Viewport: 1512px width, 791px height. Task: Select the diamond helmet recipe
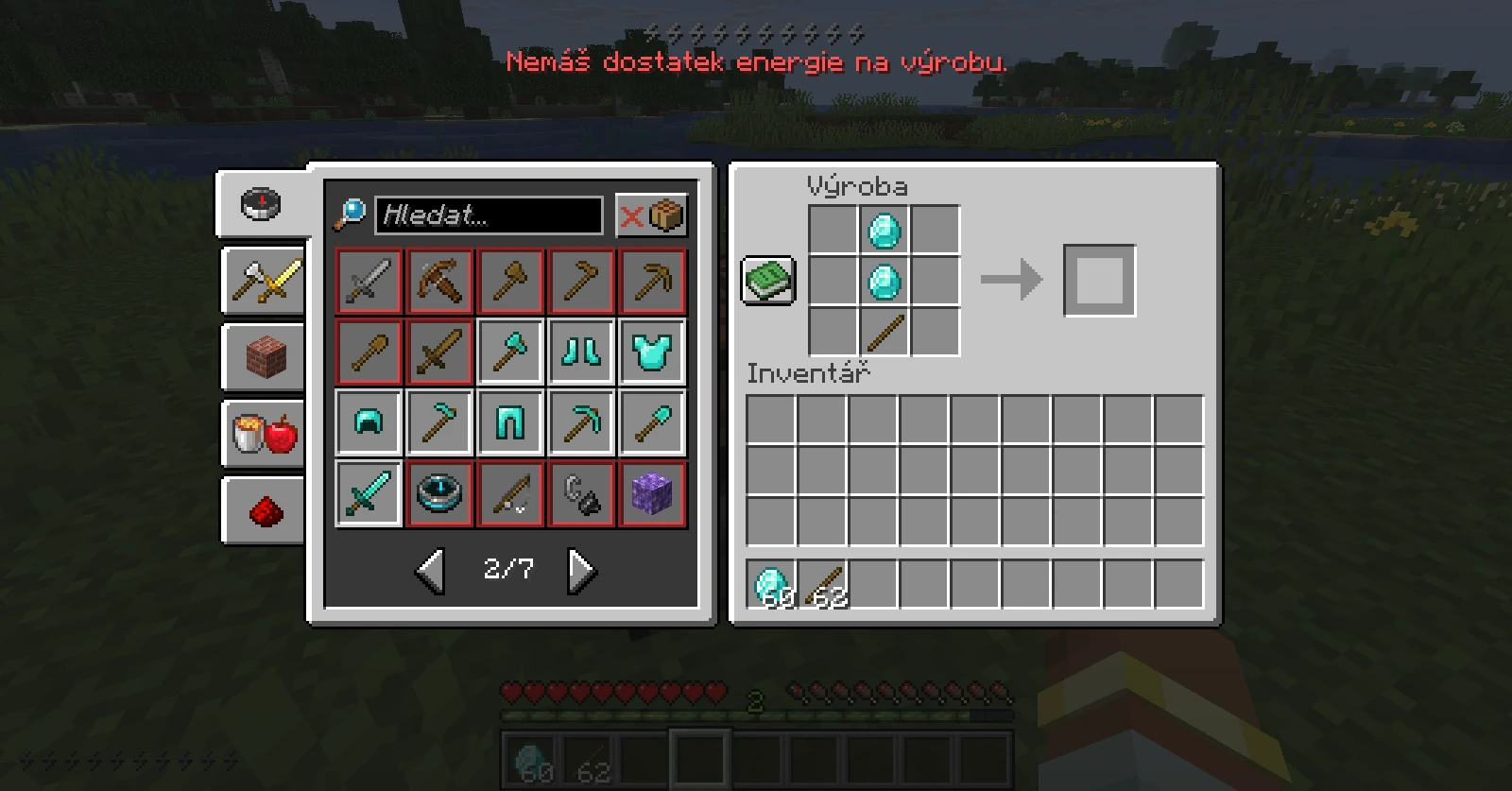coord(369,421)
